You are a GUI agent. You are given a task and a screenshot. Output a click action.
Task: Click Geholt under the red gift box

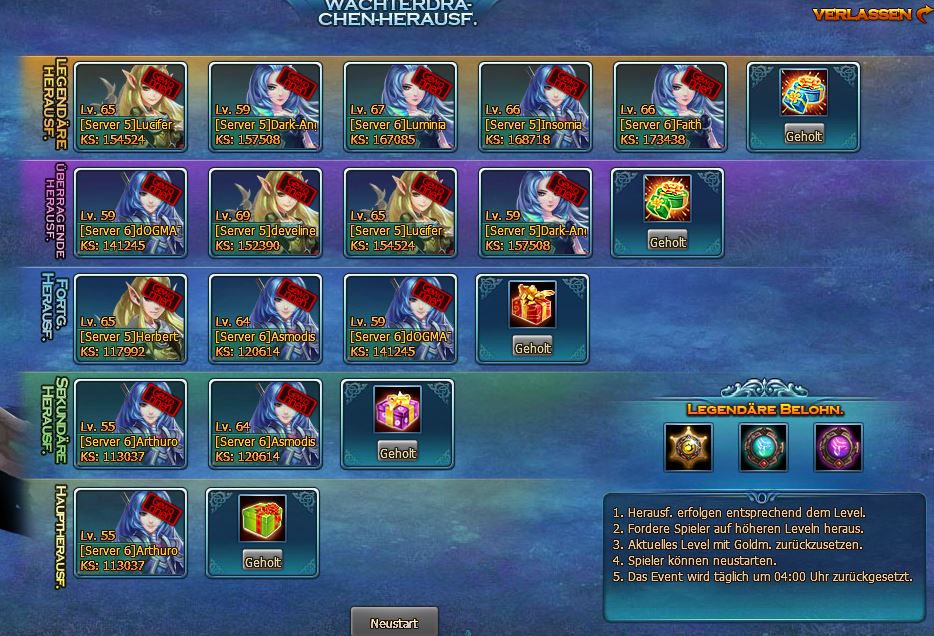coord(532,348)
